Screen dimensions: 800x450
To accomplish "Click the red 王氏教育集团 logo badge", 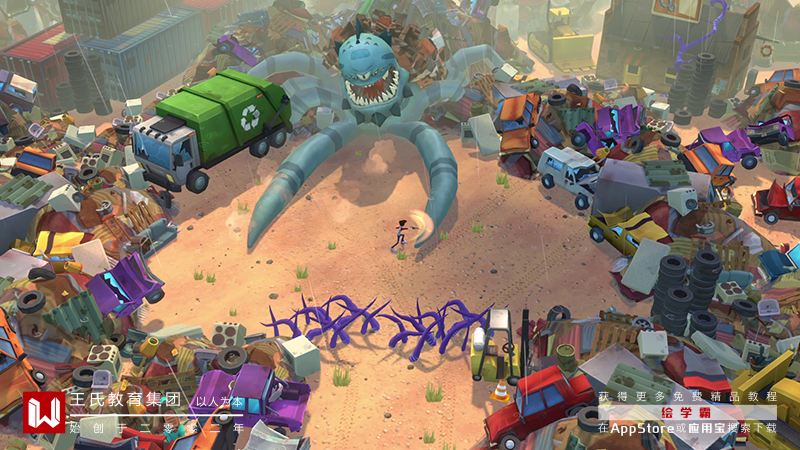I will (x=43, y=412).
